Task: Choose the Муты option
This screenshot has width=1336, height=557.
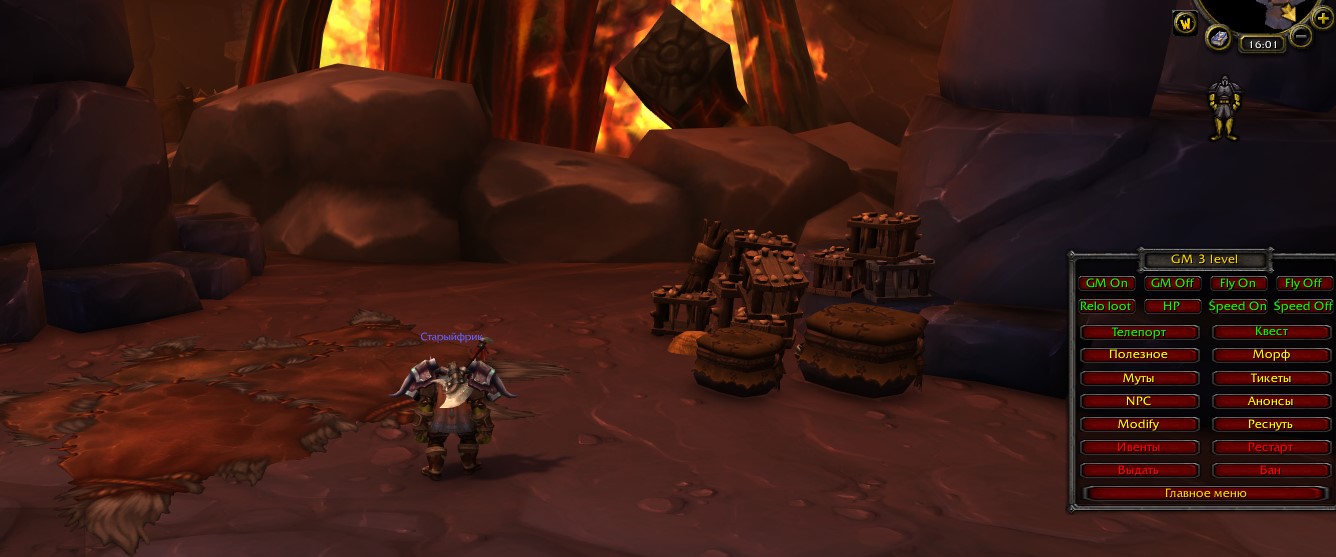Action: click(1139, 379)
